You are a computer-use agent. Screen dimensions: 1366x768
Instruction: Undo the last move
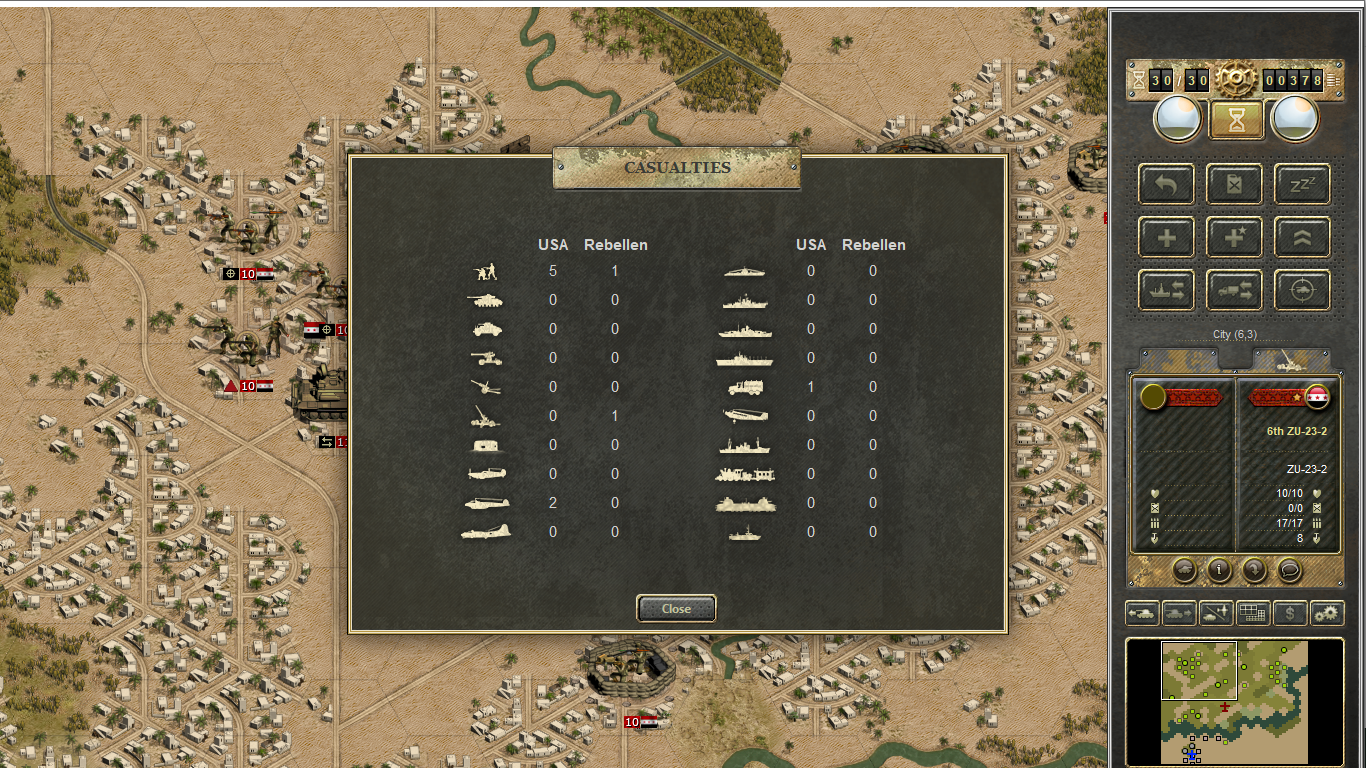[x=1166, y=184]
